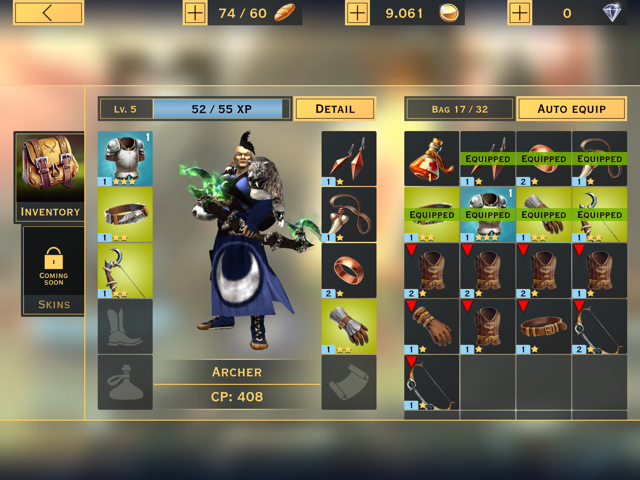Open the empty scroll equipment slot
The height and width of the screenshot is (480, 640).
(x=349, y=382)
